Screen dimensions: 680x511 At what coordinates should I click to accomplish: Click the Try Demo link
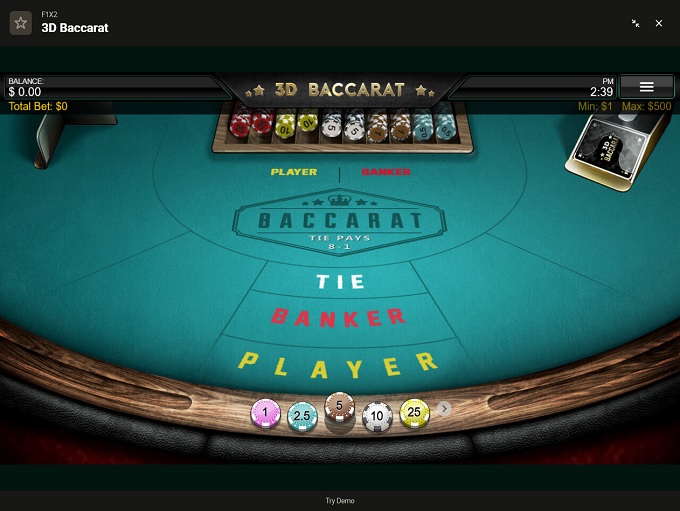tap(340, 500)
